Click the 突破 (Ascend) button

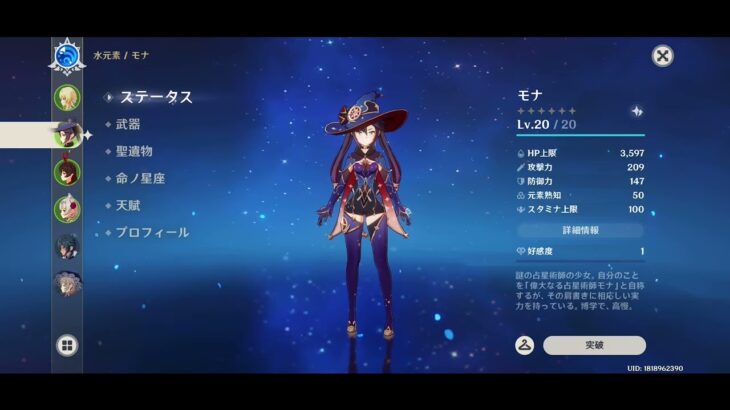[x=594, y=345]
